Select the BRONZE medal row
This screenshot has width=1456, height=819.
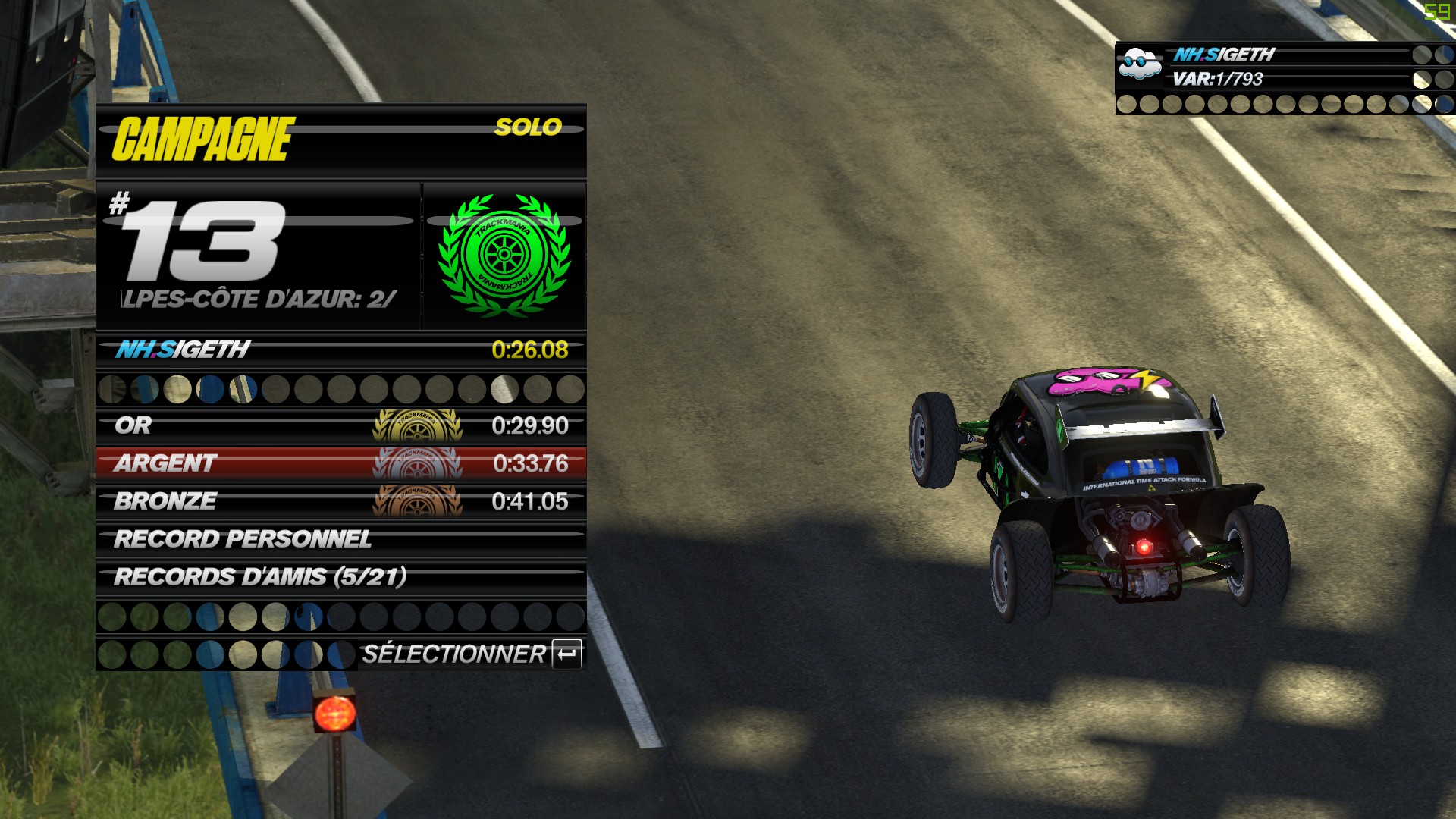tap(340, 501)
